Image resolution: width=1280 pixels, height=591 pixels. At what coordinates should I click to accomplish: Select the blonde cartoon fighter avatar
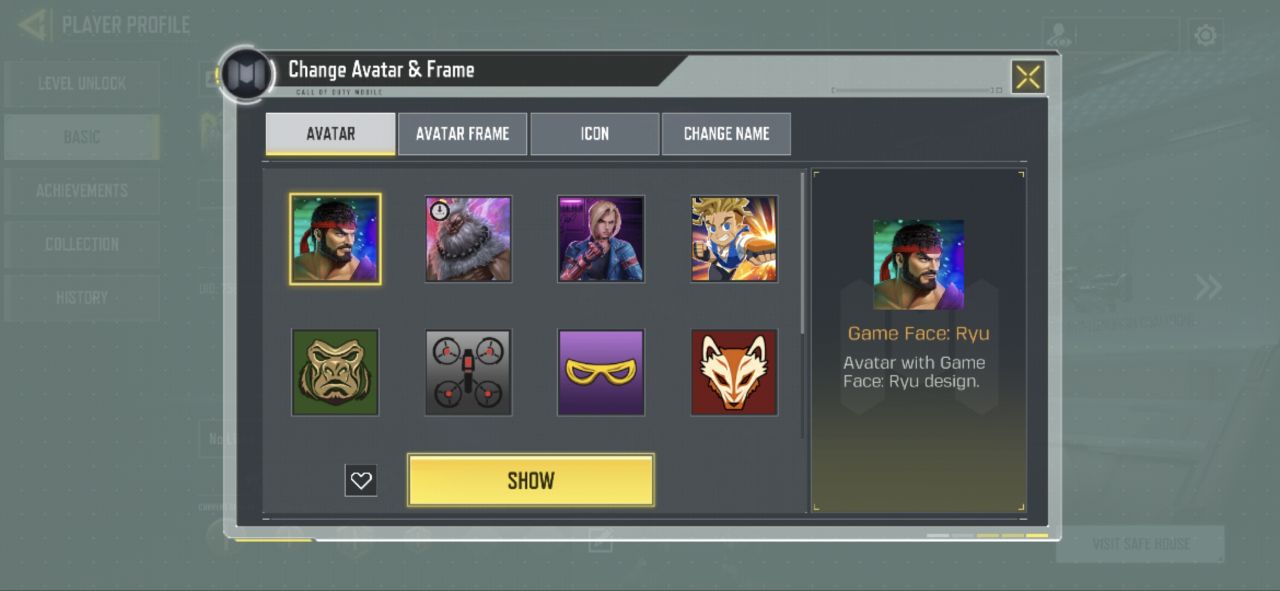click(734, 239)
